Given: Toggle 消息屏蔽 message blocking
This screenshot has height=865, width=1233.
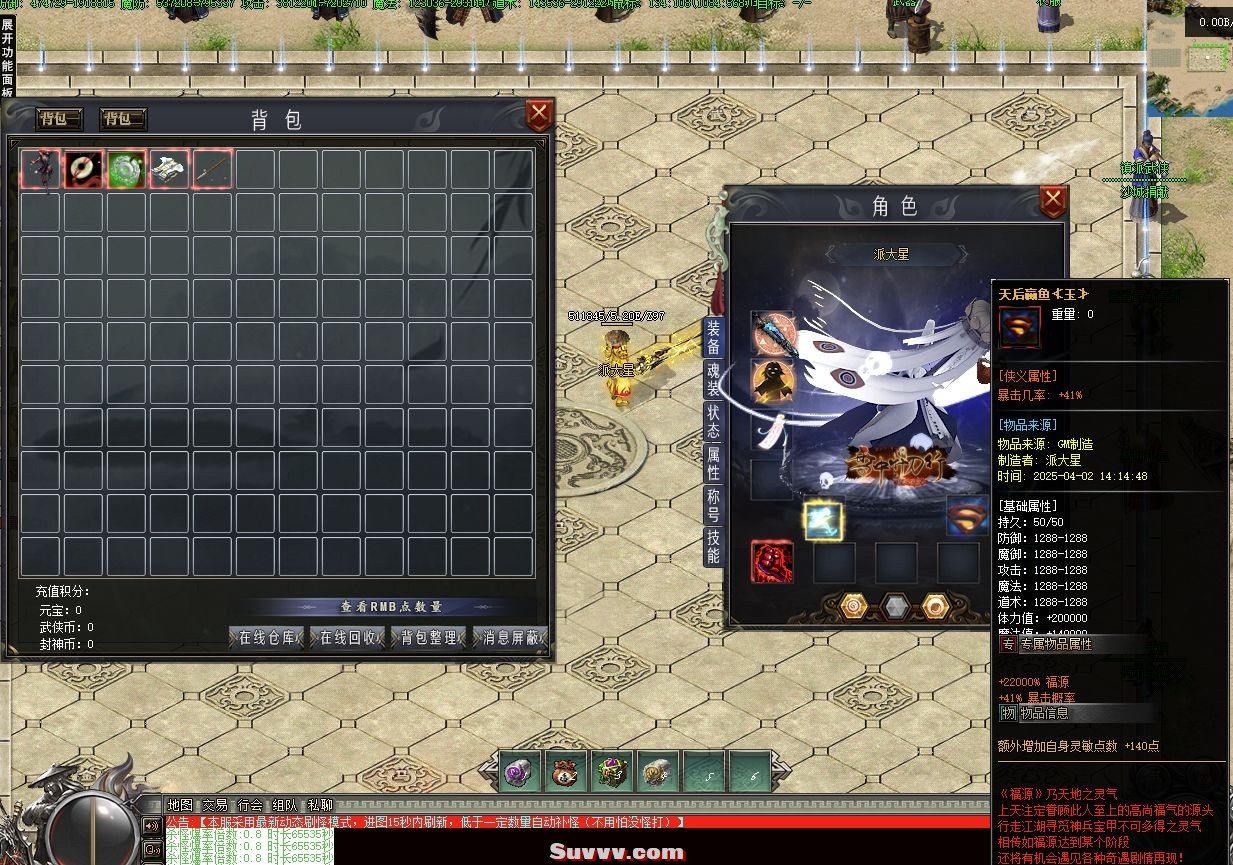Looking at the screenshot, I should (x=510, y=637).
